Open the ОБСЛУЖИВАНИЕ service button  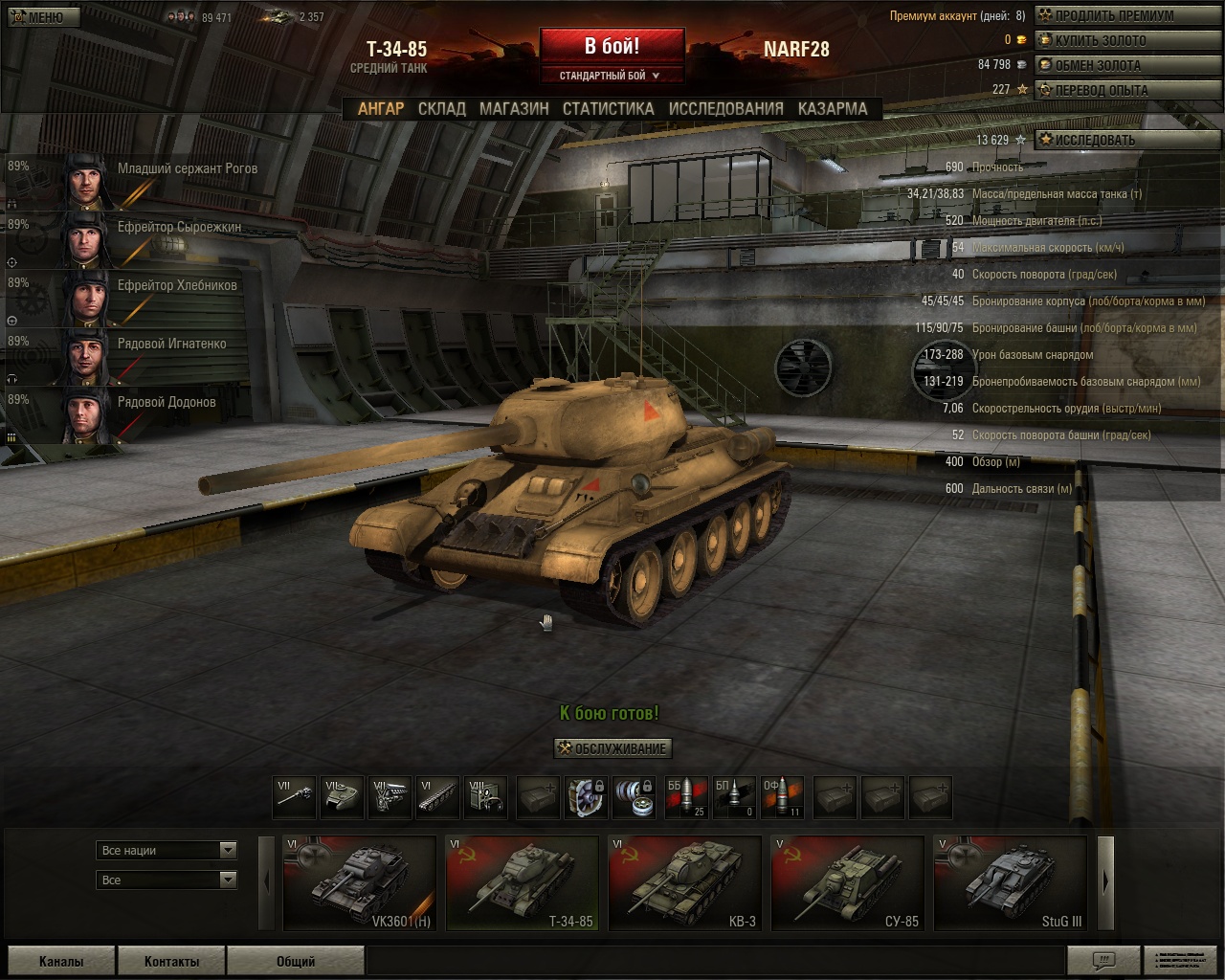click(613, 748)
